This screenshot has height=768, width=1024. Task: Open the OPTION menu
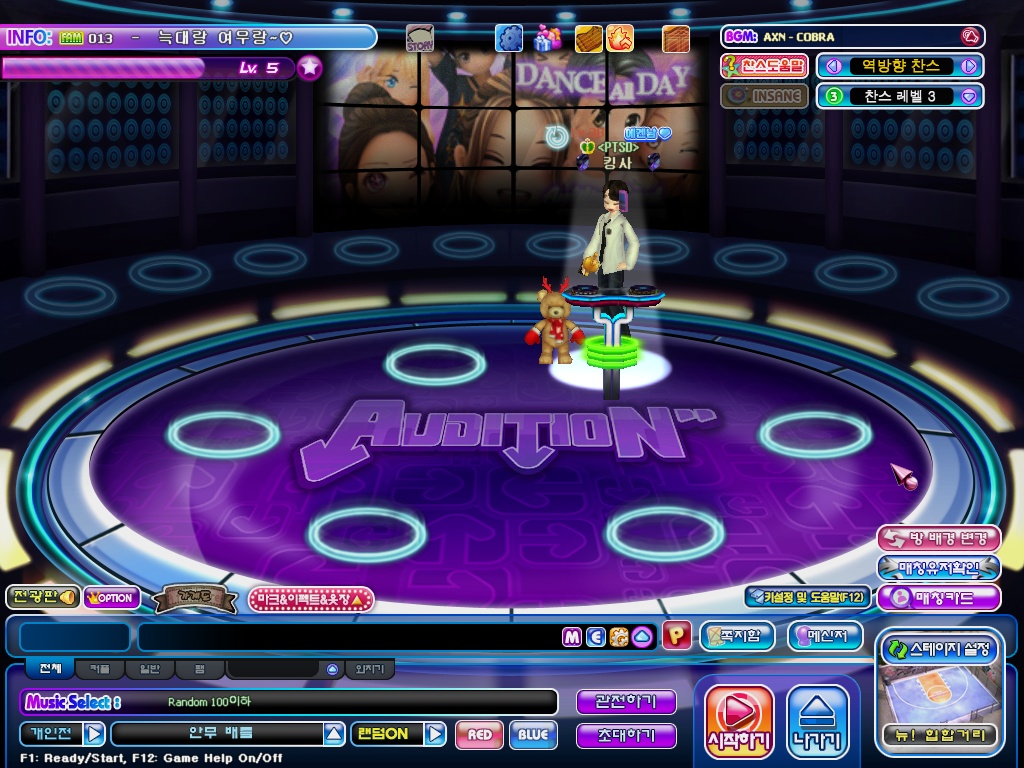pos(111,598)
